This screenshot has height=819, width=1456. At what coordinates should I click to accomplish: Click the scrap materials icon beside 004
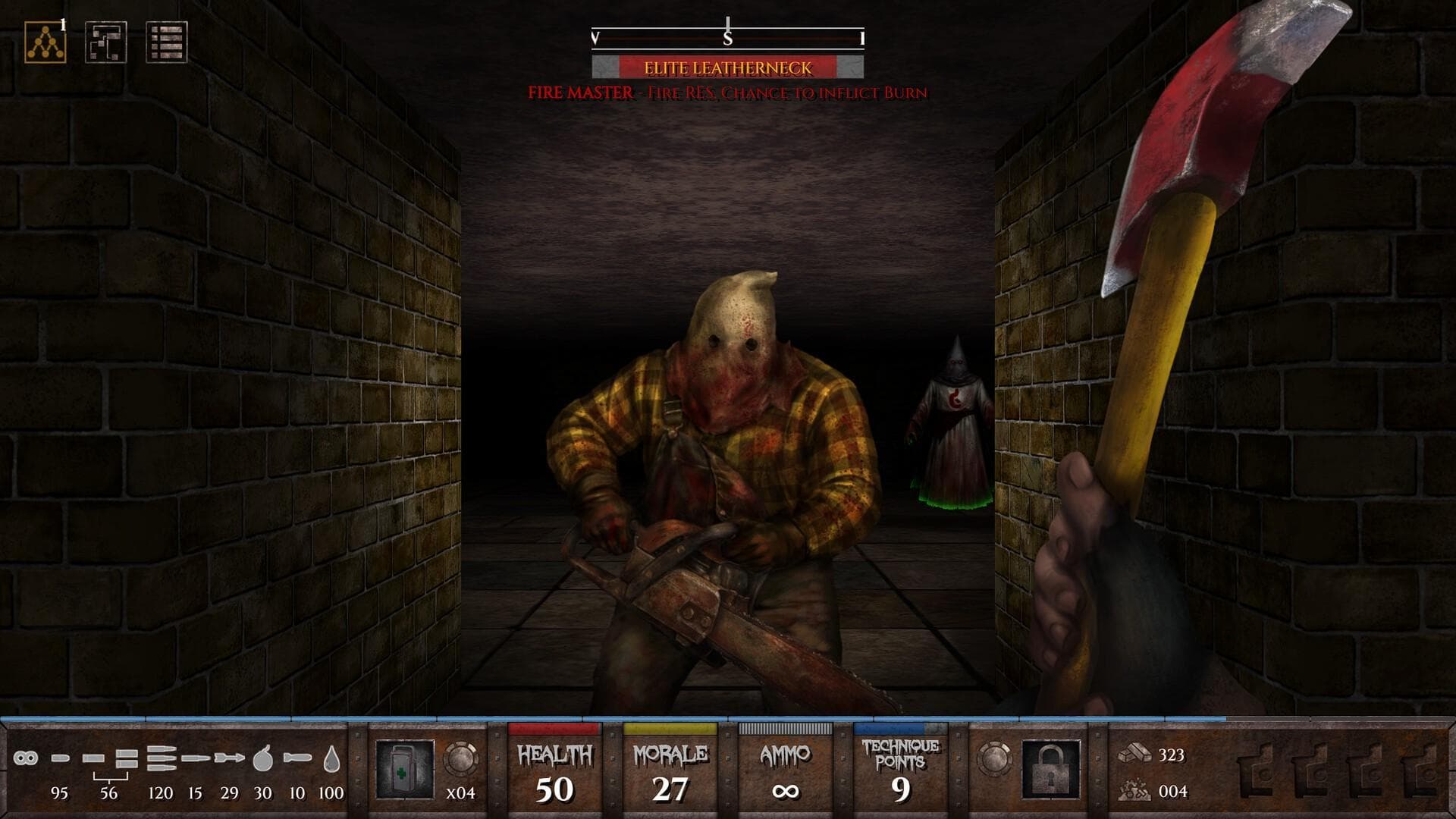(x=1135, y=791)
